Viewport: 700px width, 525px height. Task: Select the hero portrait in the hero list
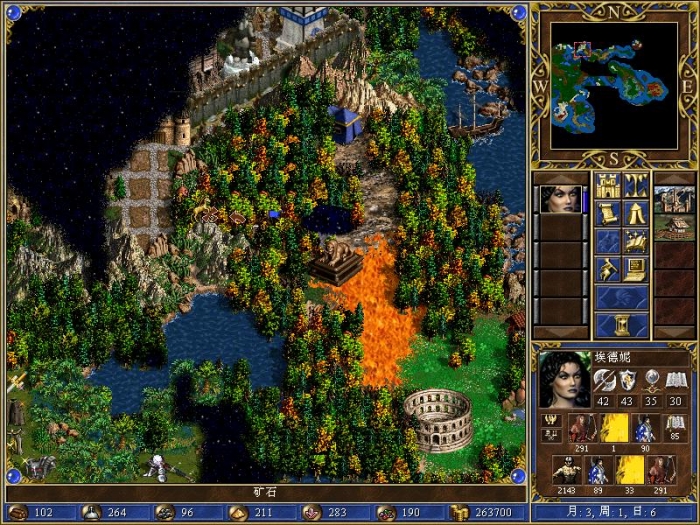[x=560, y=199]
